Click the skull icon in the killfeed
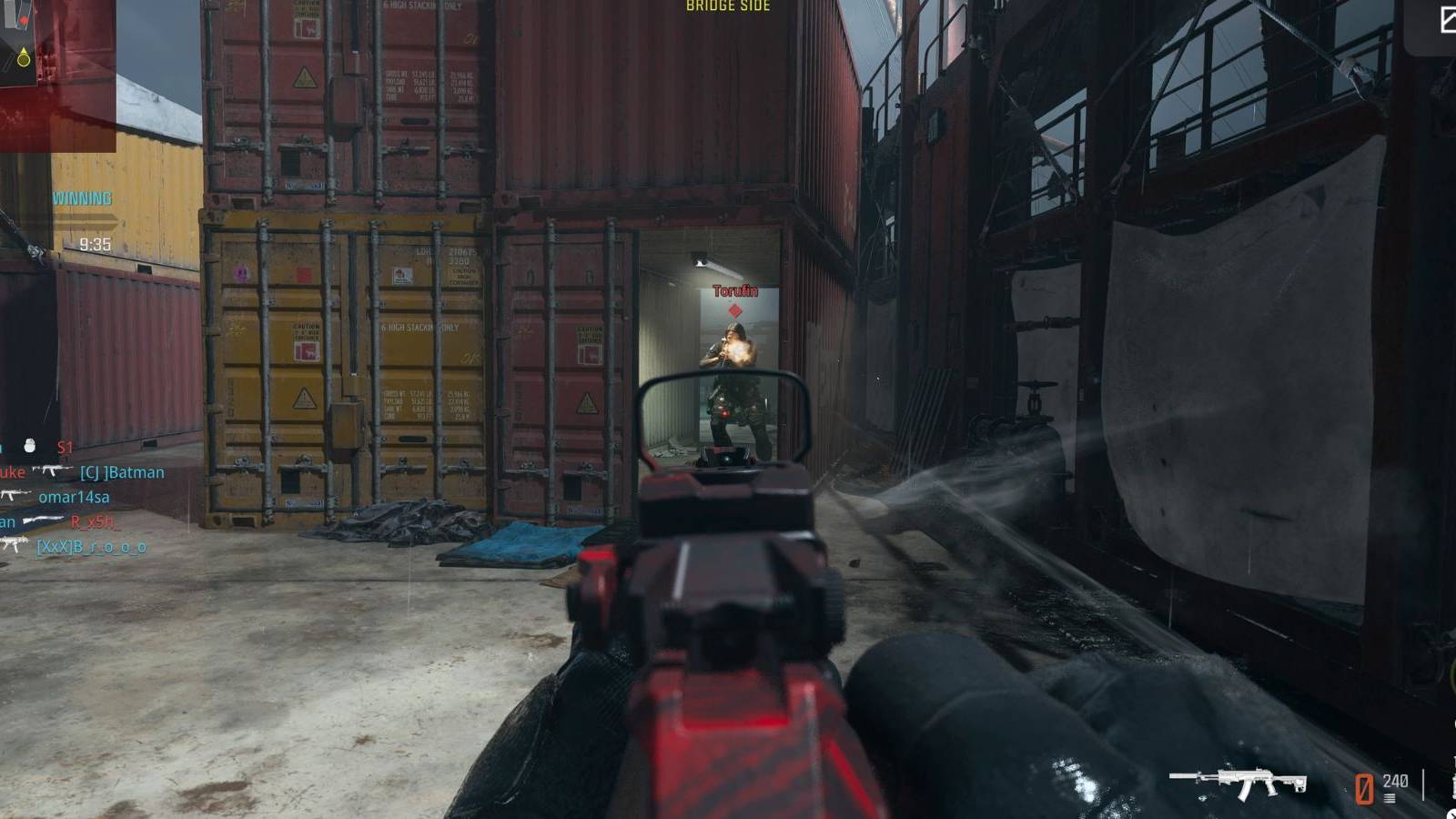1456x819 pixels. [30, 445]
